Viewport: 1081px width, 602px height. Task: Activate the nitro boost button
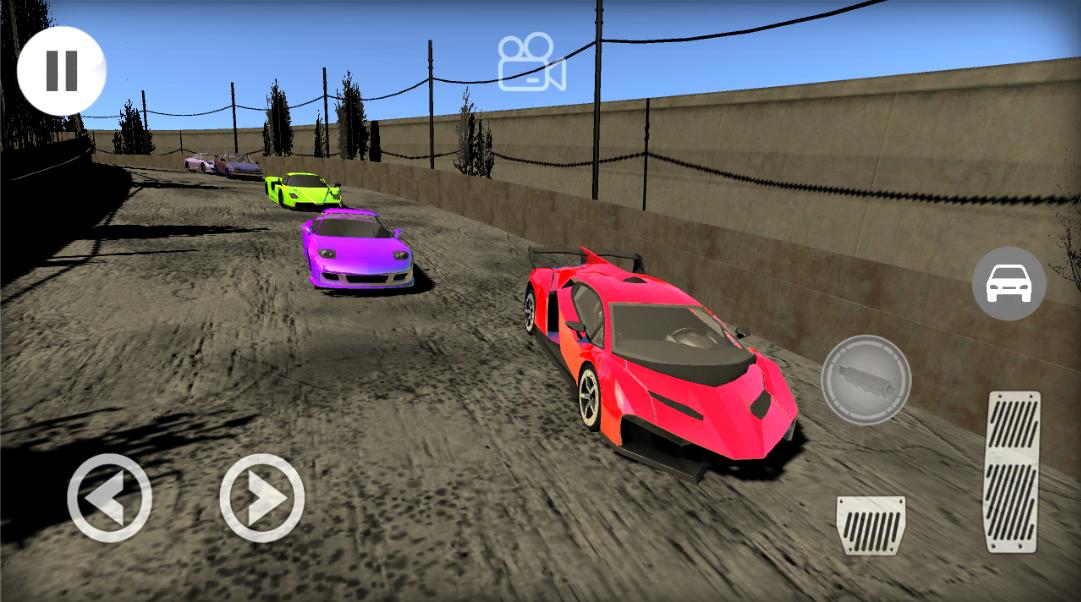[865, 380]
